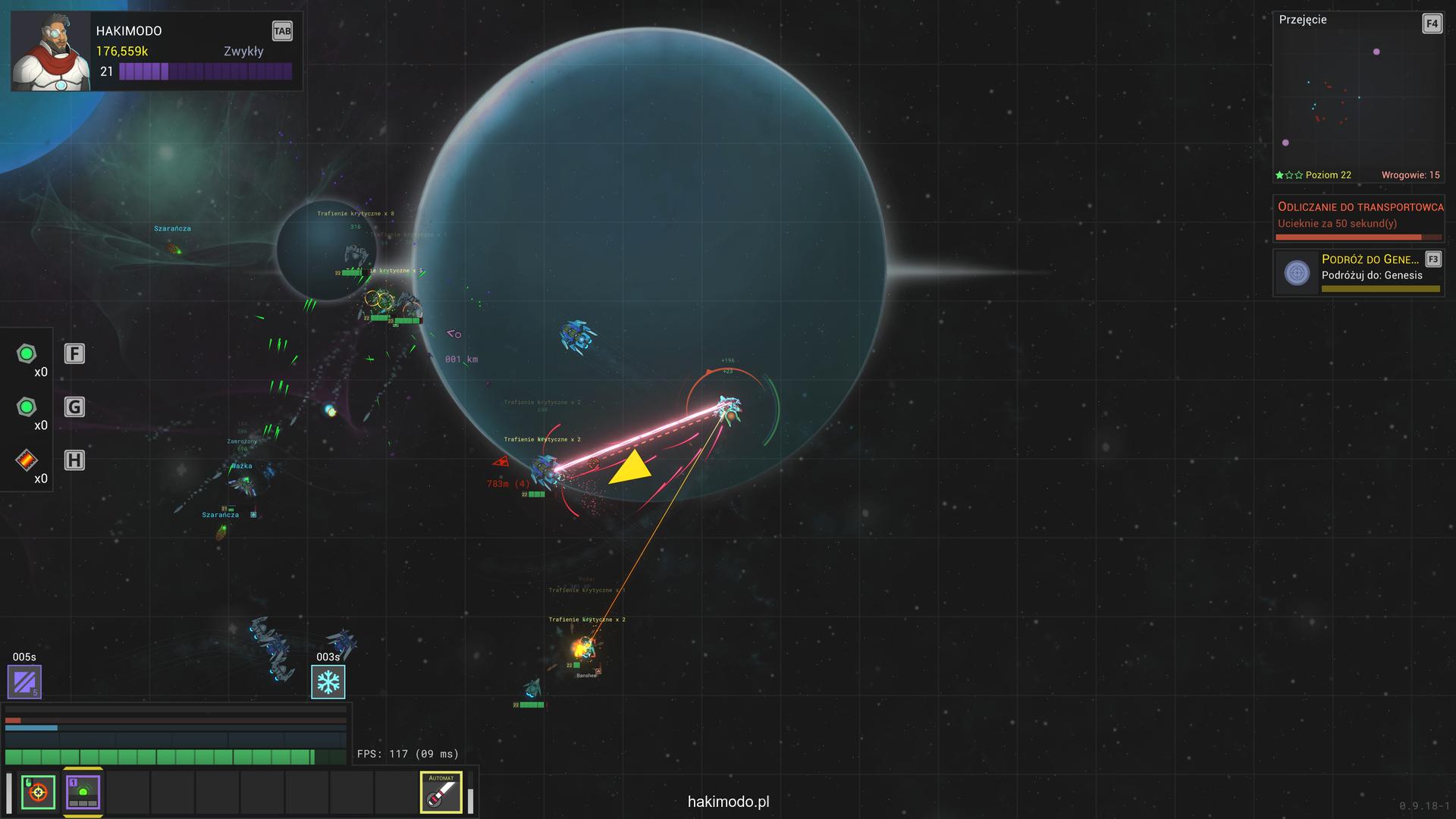Viewport: 1456px width, 819px height.
Task: Activate the orange crosshair targeting ability
Action: coord(38,792)
